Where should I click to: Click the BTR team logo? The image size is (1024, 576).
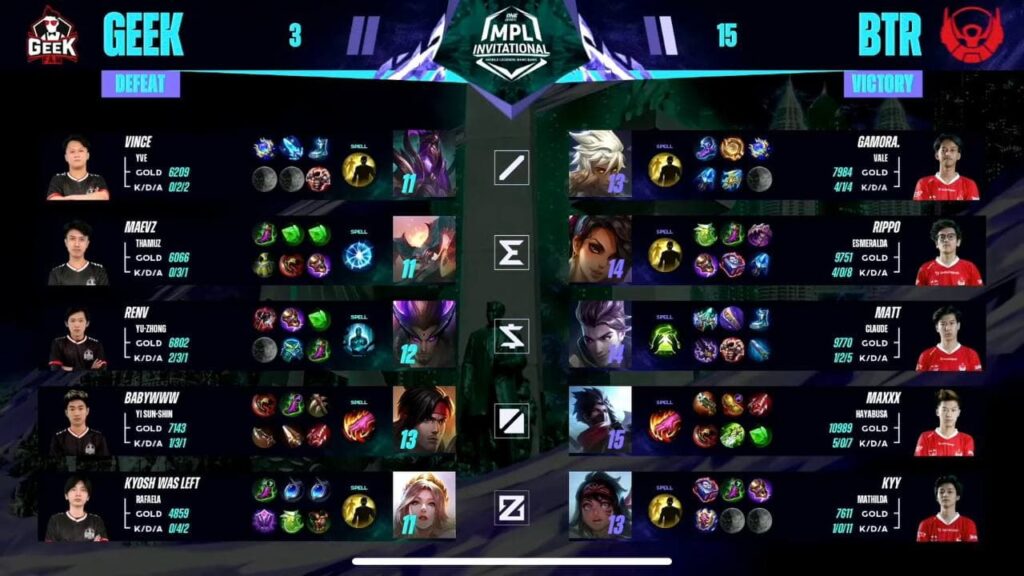click(969, 36)
